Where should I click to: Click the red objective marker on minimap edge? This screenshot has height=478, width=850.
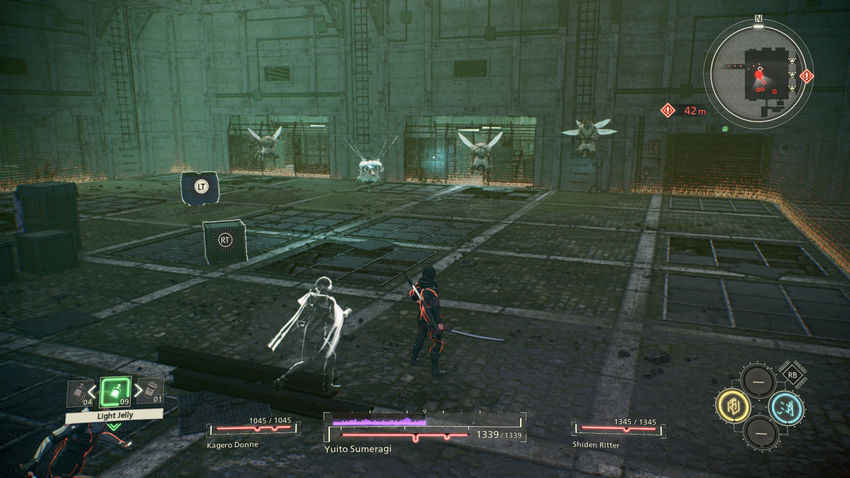pyautogui.click(x=807, y=76)
